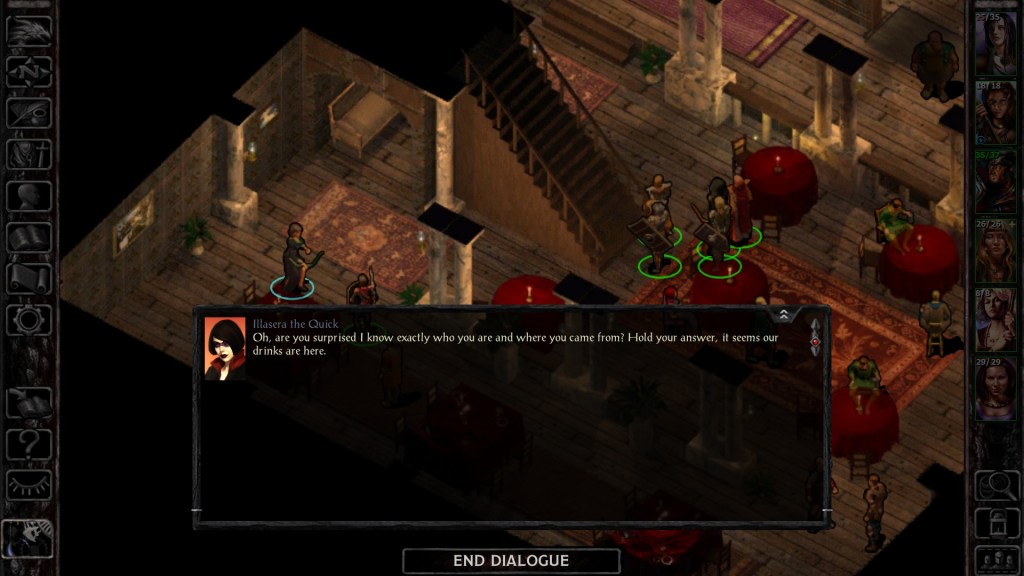Viewport: 1024px width, 576px height.
Task: Toggle the padlock icon in the right sidebar
Action: pyautogui.click(x=995, y=521)
